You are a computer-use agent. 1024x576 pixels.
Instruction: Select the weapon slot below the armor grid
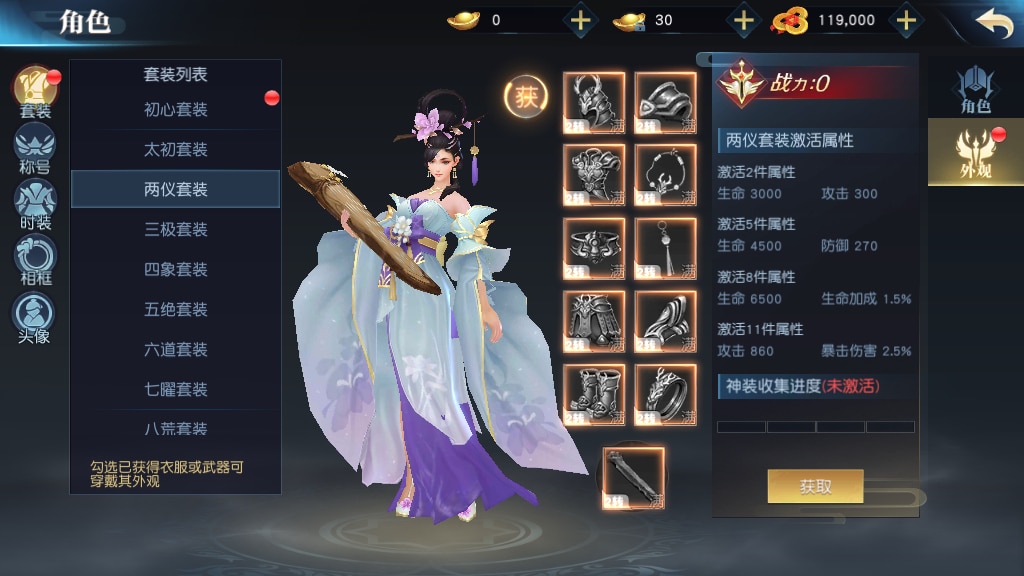(x=632, y=478)
